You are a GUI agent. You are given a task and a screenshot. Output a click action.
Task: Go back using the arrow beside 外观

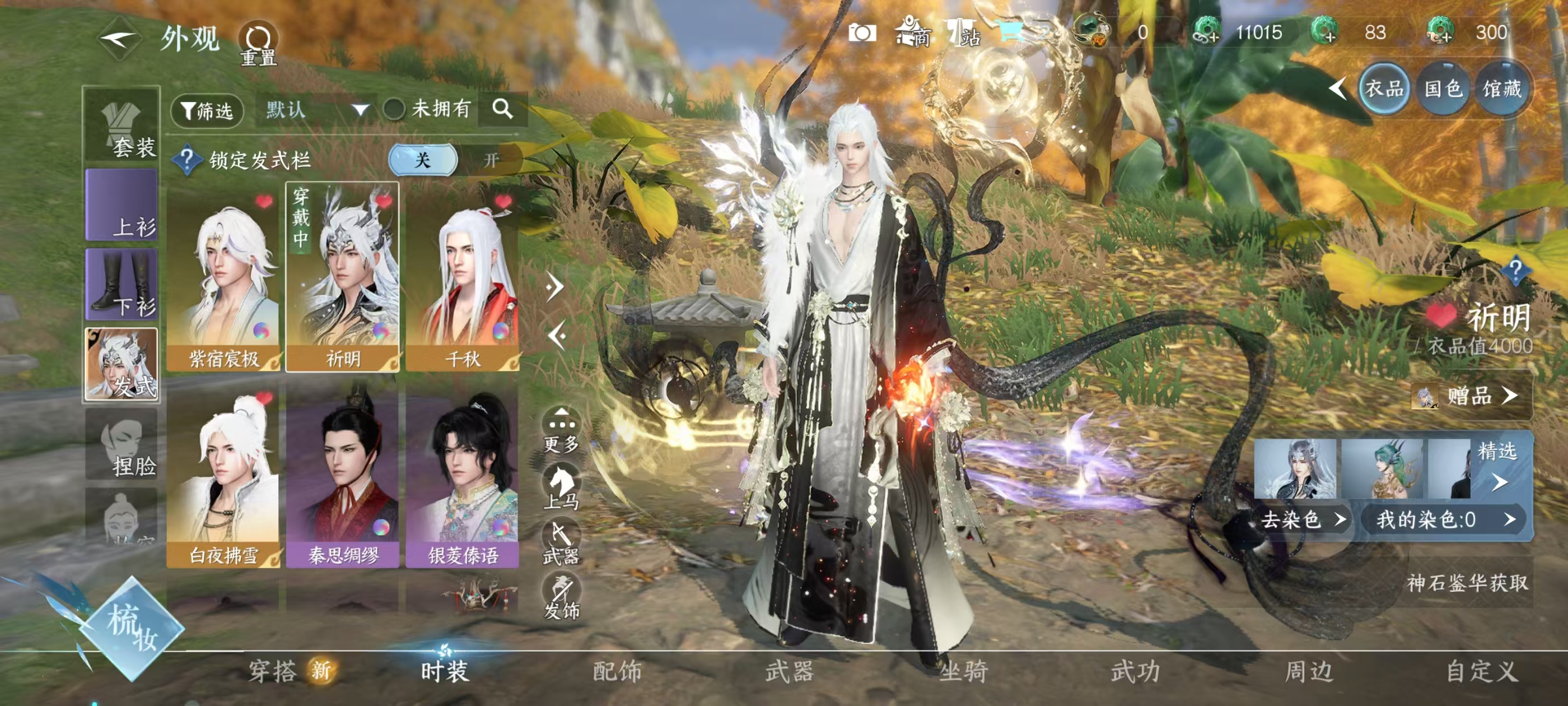pos(120,40)
